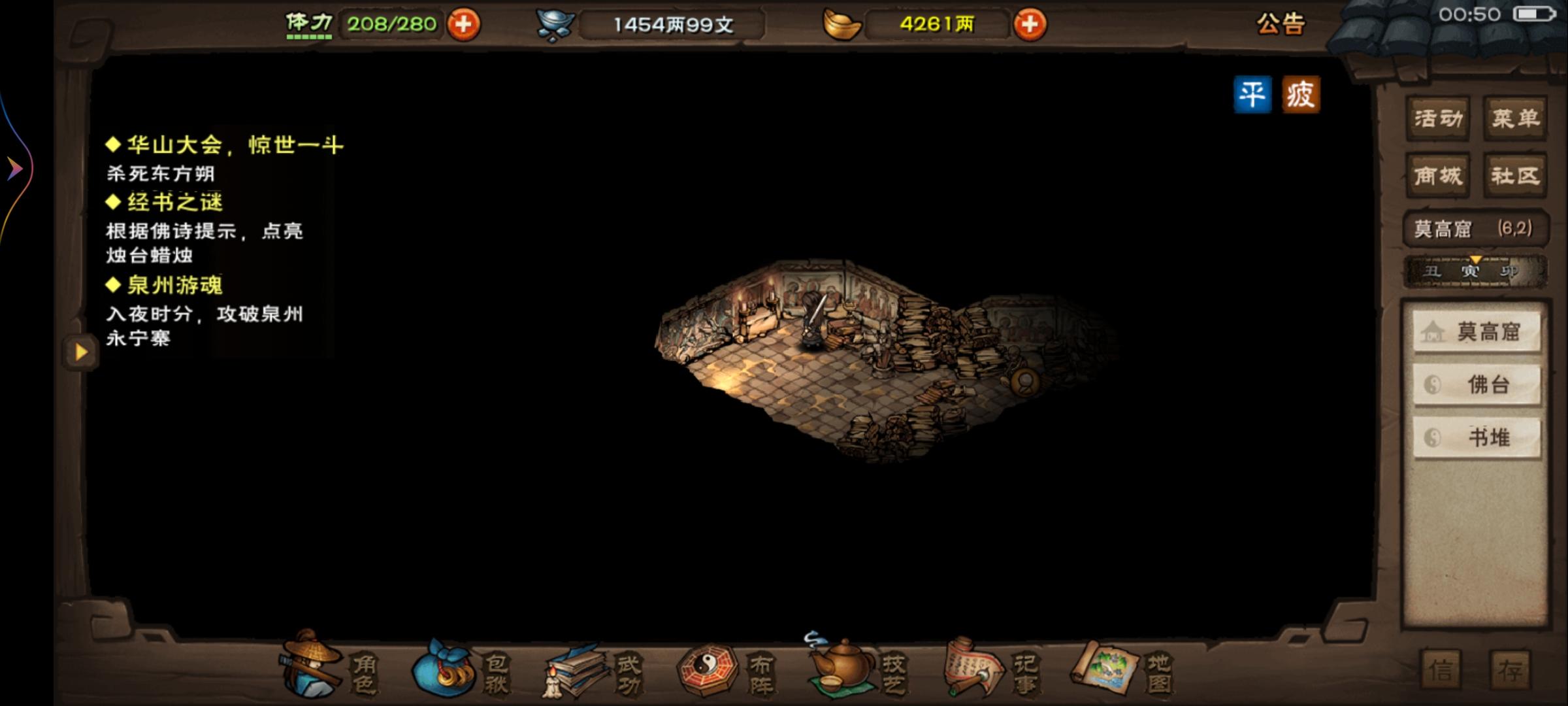Screen dimensions: 1568x706
Task: Tap the red plus beside 体力 stamina
Action: point(461,25)
